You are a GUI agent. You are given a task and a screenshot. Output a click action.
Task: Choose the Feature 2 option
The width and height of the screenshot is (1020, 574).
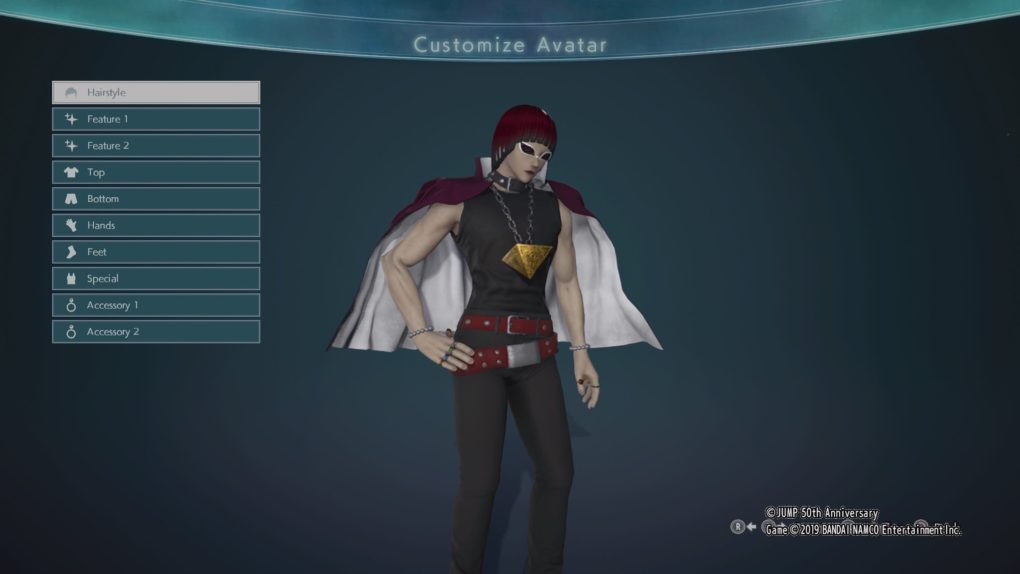coord(156,145)
